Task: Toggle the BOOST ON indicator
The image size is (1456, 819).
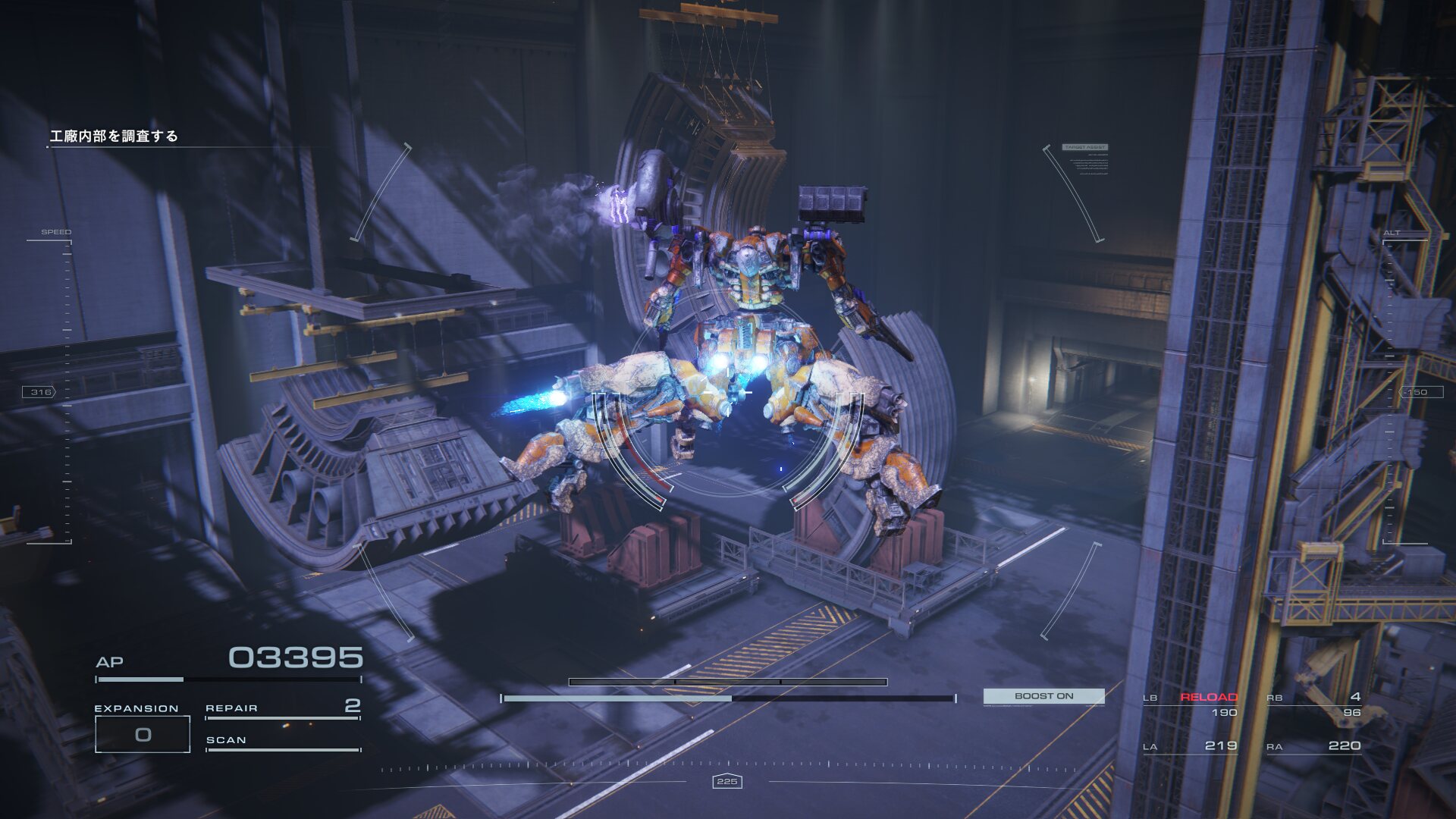Action: tap(1043, 696)
